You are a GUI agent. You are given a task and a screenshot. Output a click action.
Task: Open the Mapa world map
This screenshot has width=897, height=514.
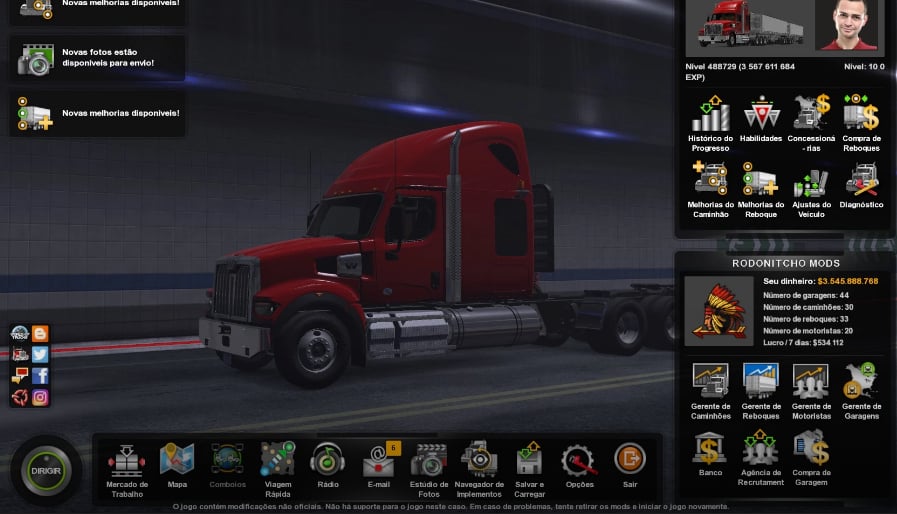[177, 460]
